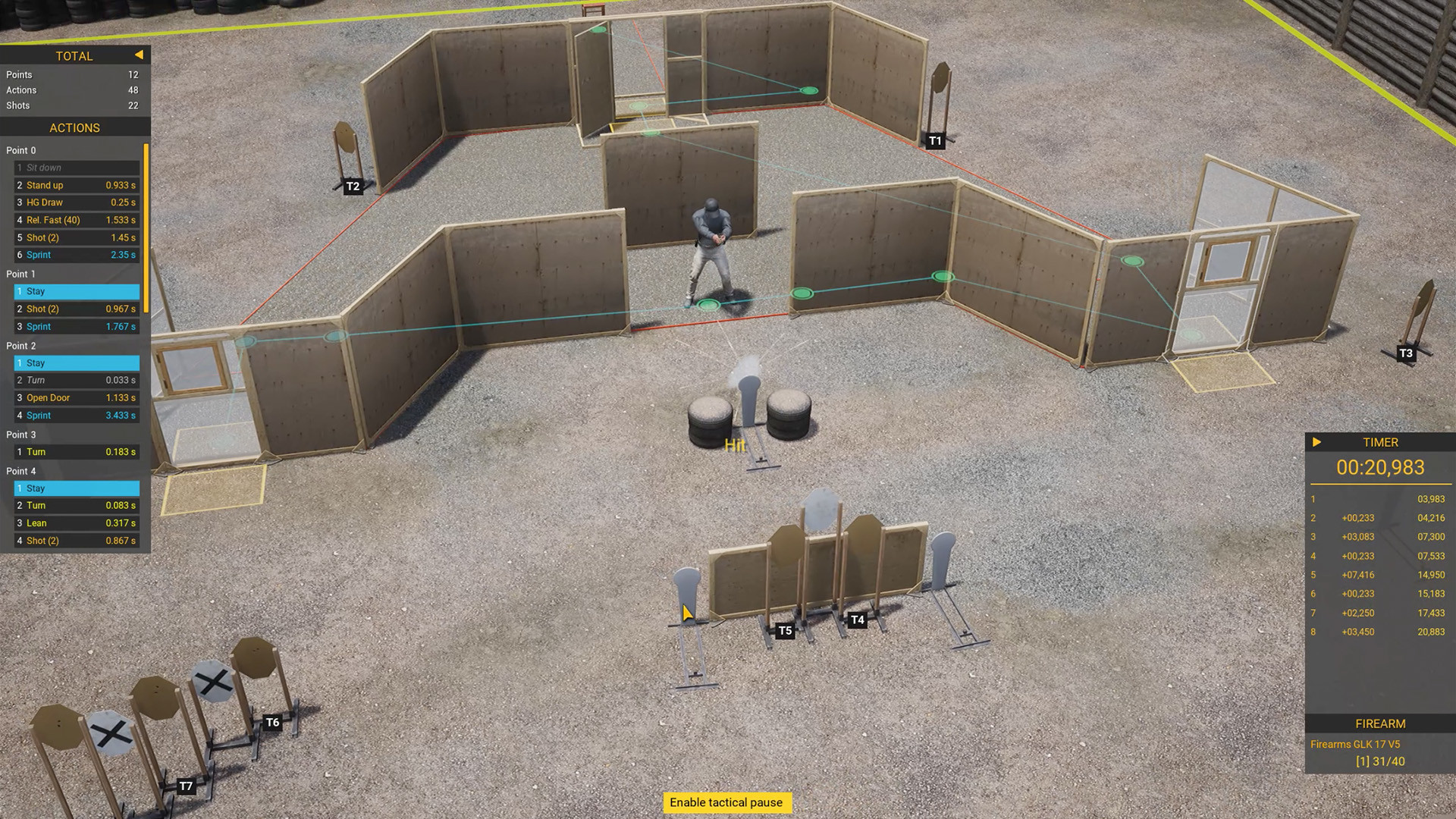Select target marker T4
The height and width of the screenshot is (819, 1456).
(858, 620)
